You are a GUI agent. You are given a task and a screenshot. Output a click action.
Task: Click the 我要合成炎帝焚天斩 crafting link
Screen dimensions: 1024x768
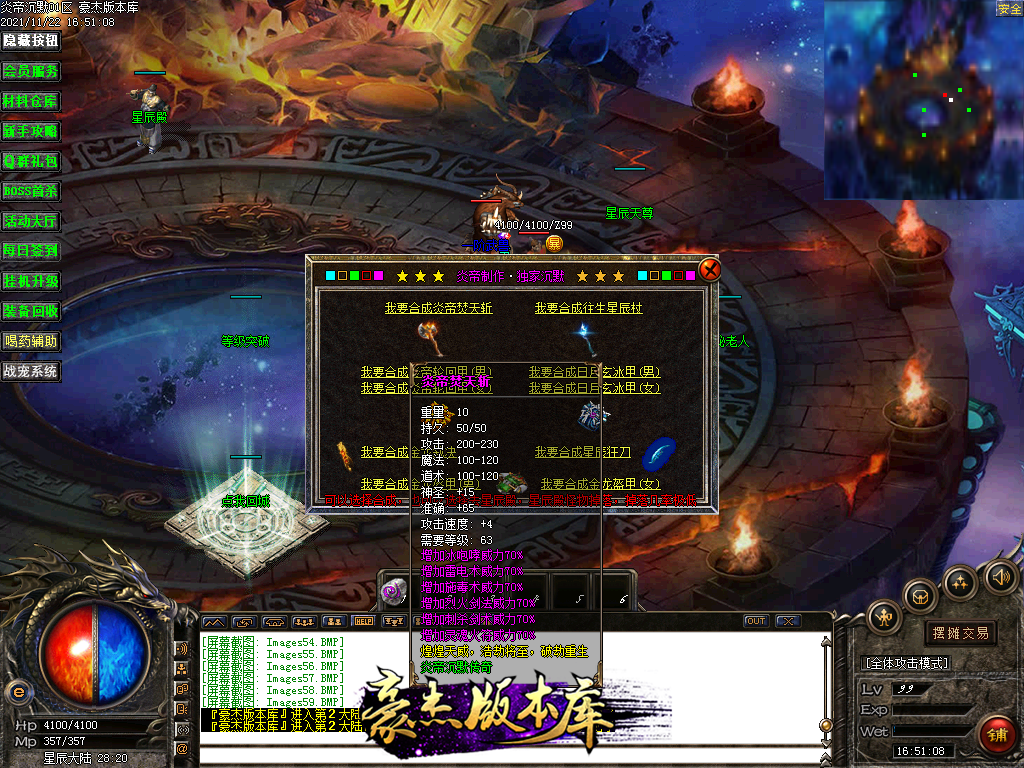(x=438, y=308)
